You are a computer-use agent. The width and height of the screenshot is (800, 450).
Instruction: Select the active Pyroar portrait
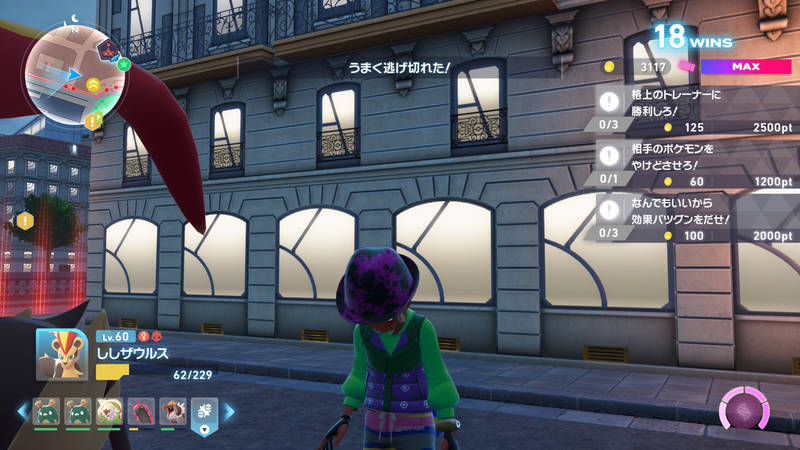point(62,354)
